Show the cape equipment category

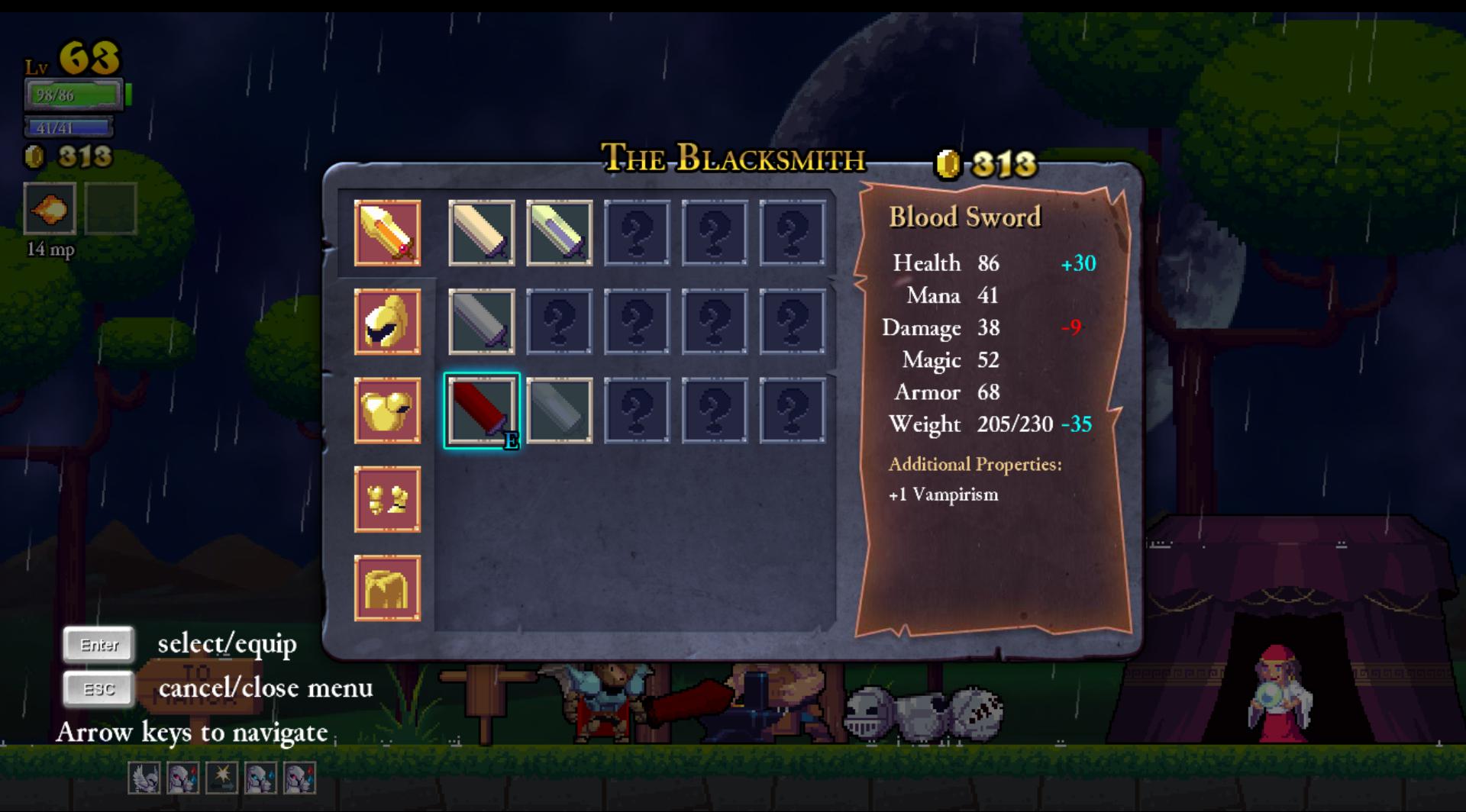click(x=387, y=588)
